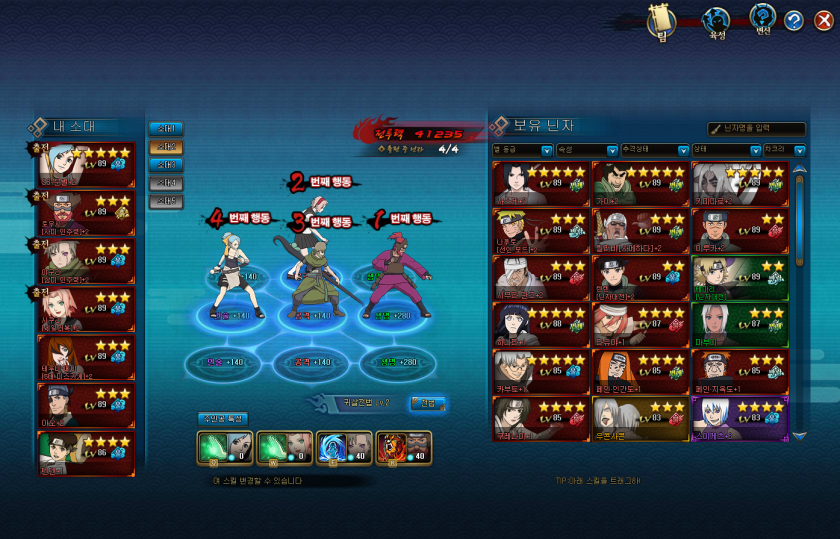840x539 pixels.
Task: Click the down arrow of the ninja list scrollbar
Action: click(798, 436)
